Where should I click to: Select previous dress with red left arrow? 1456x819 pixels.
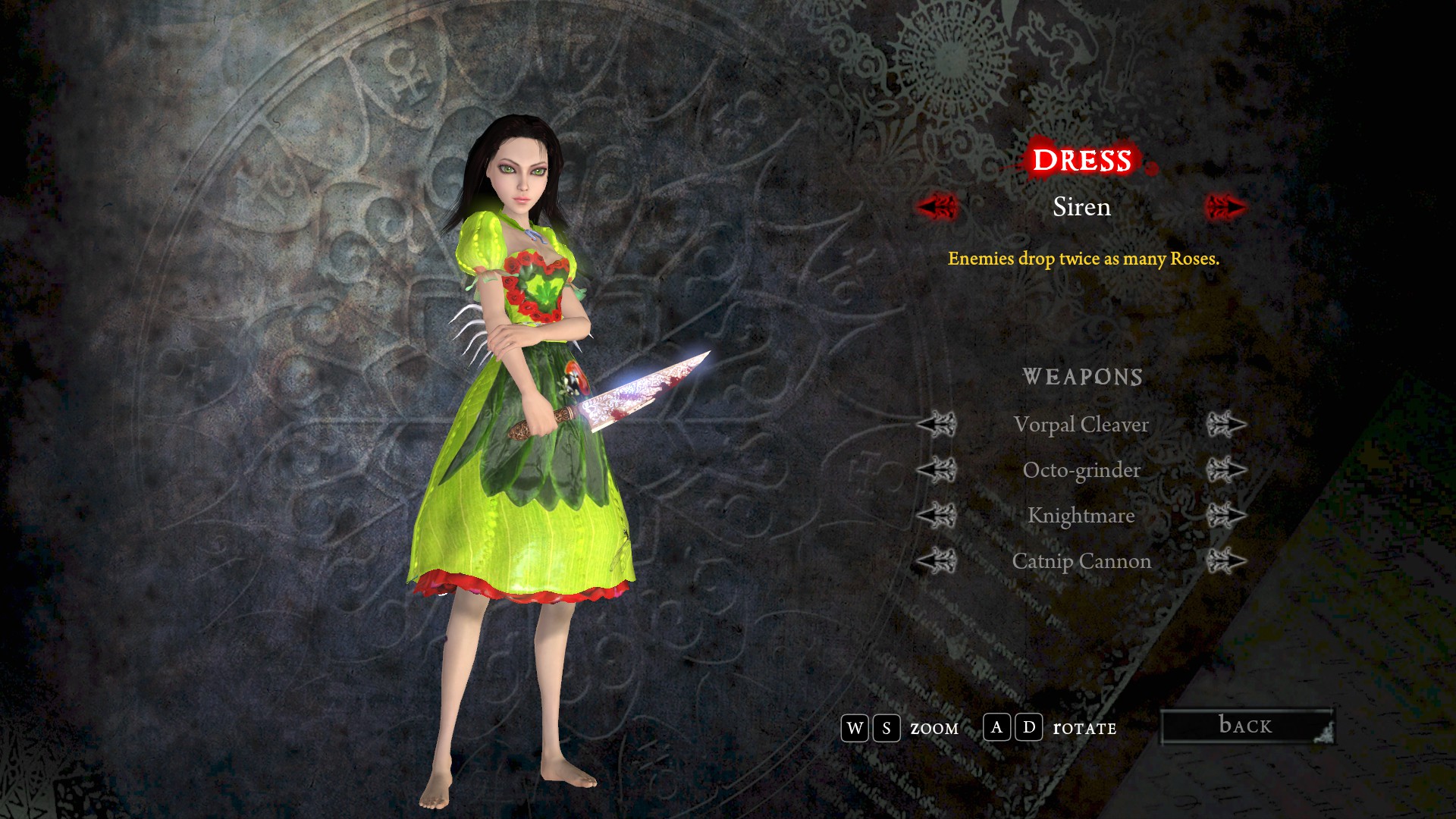(937, 206)
